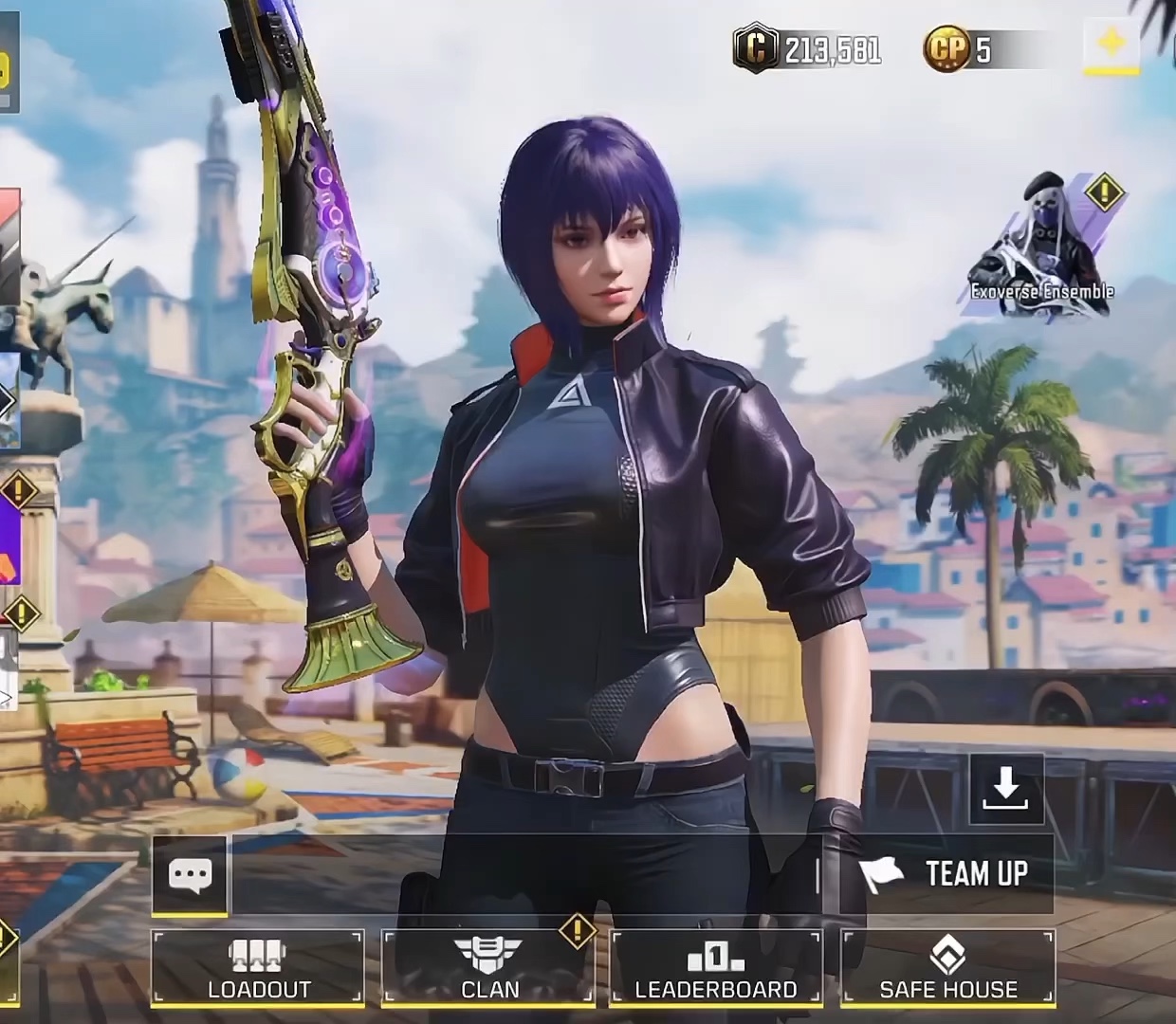Add currency with the yellow plus button

(x=1112, y=44)
